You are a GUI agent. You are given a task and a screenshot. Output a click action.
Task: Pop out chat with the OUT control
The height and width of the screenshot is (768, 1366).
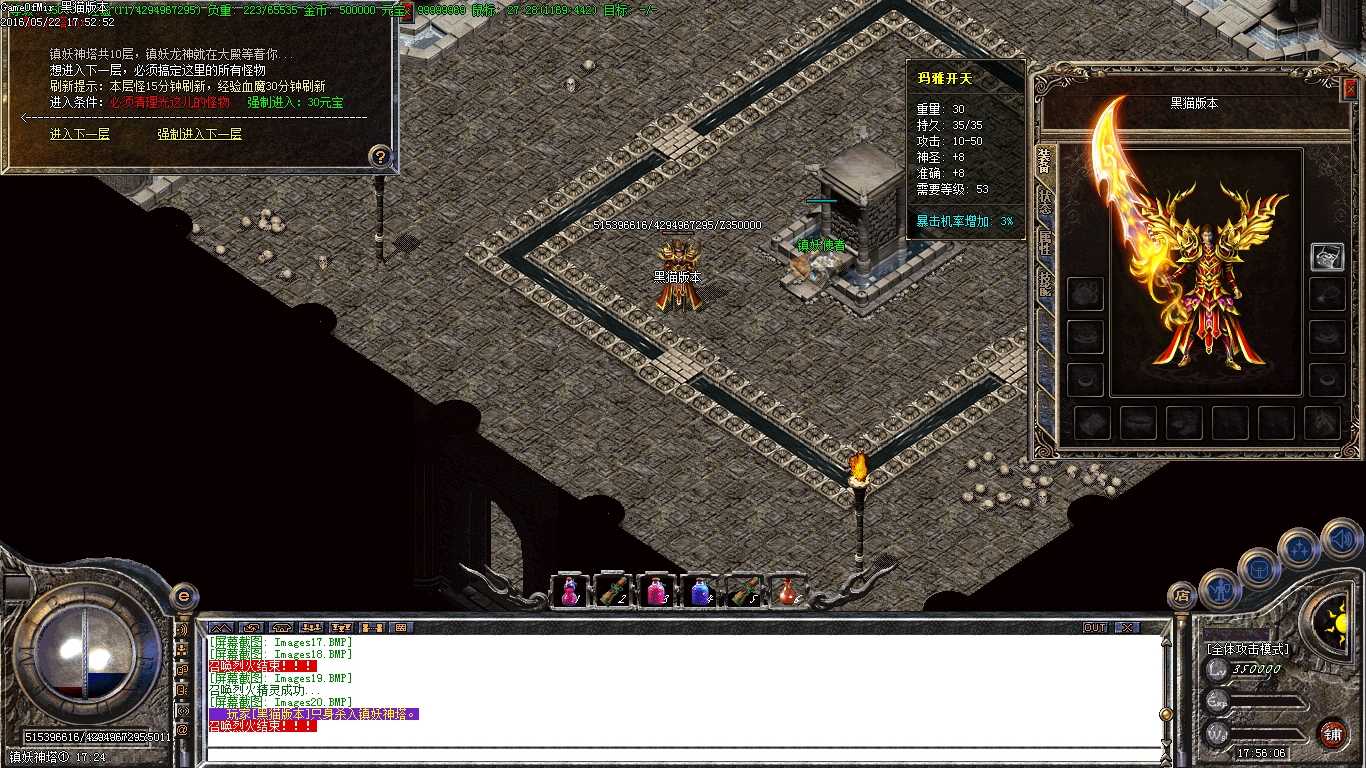point(1096,627)
